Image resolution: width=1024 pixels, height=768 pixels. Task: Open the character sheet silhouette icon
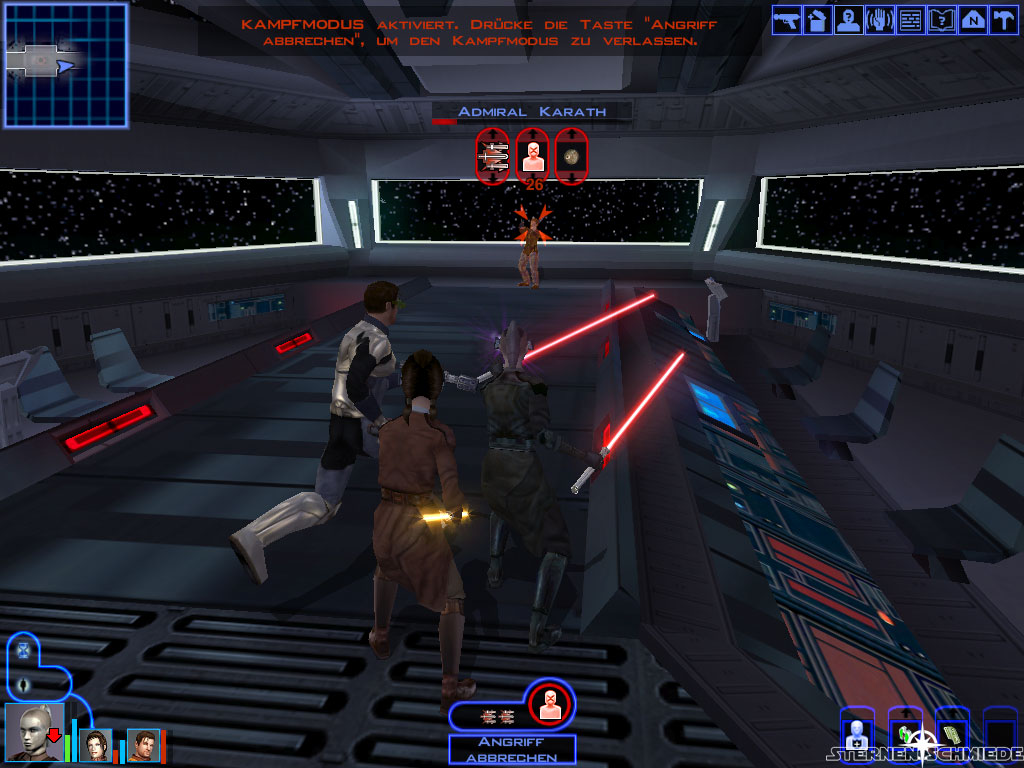tap(848, 20)
